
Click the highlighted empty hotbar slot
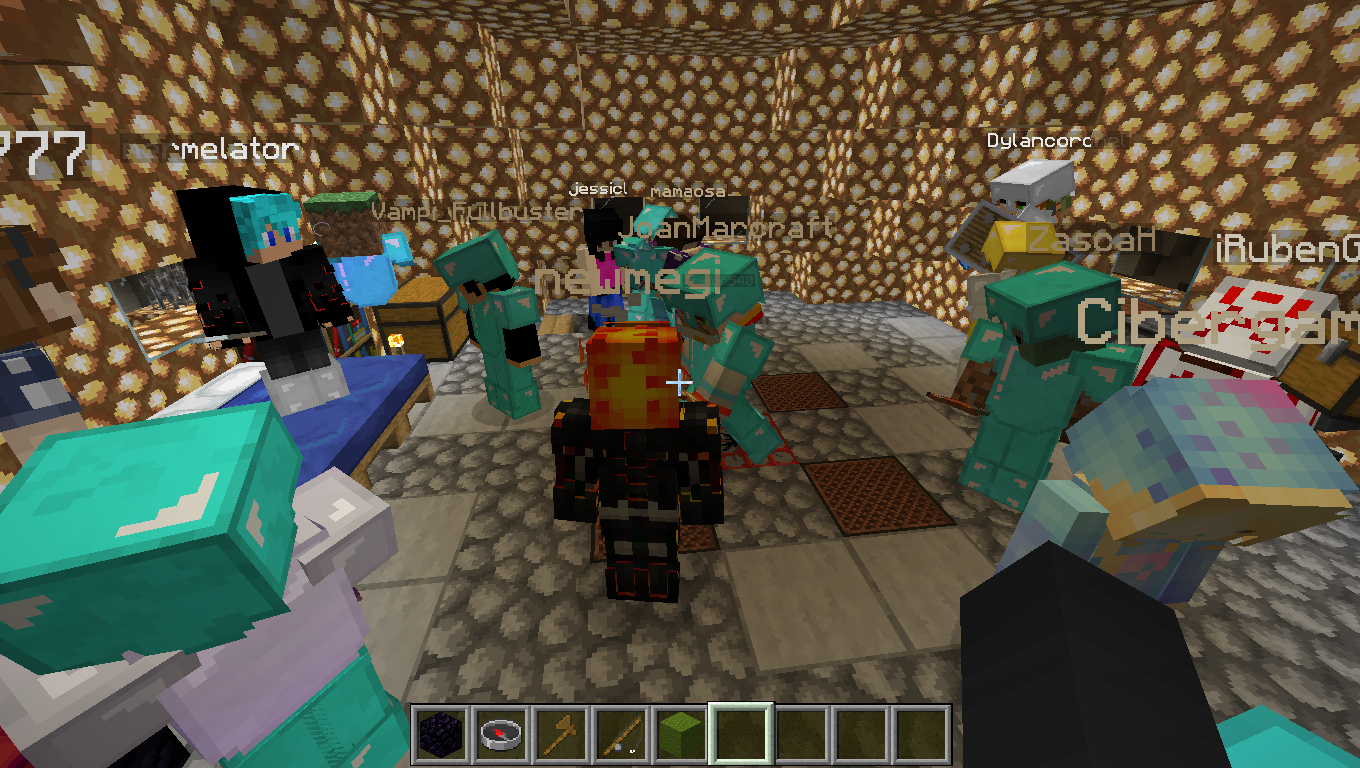coord(740,735)
